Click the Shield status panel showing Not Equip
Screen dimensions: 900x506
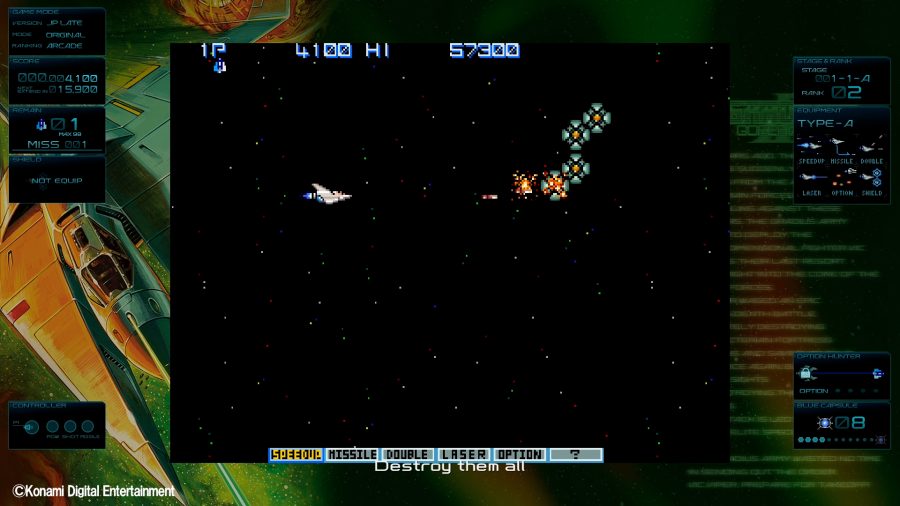pos(56,179)
